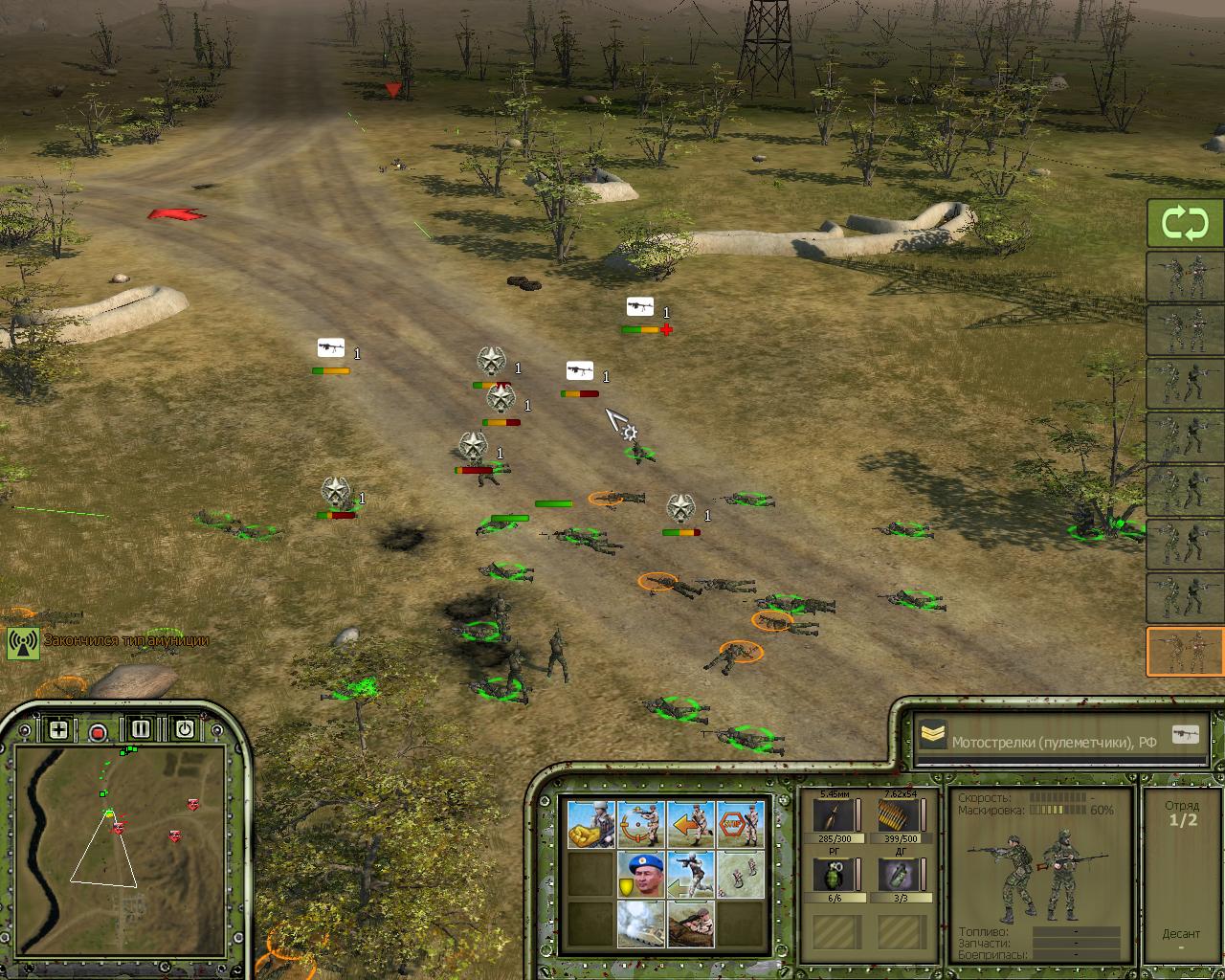Image resolution: width=1225 pixels, height=980 pixels.
Task: Pause the game with the pause button
Action: pyautogui.click(x=141, y=729)
